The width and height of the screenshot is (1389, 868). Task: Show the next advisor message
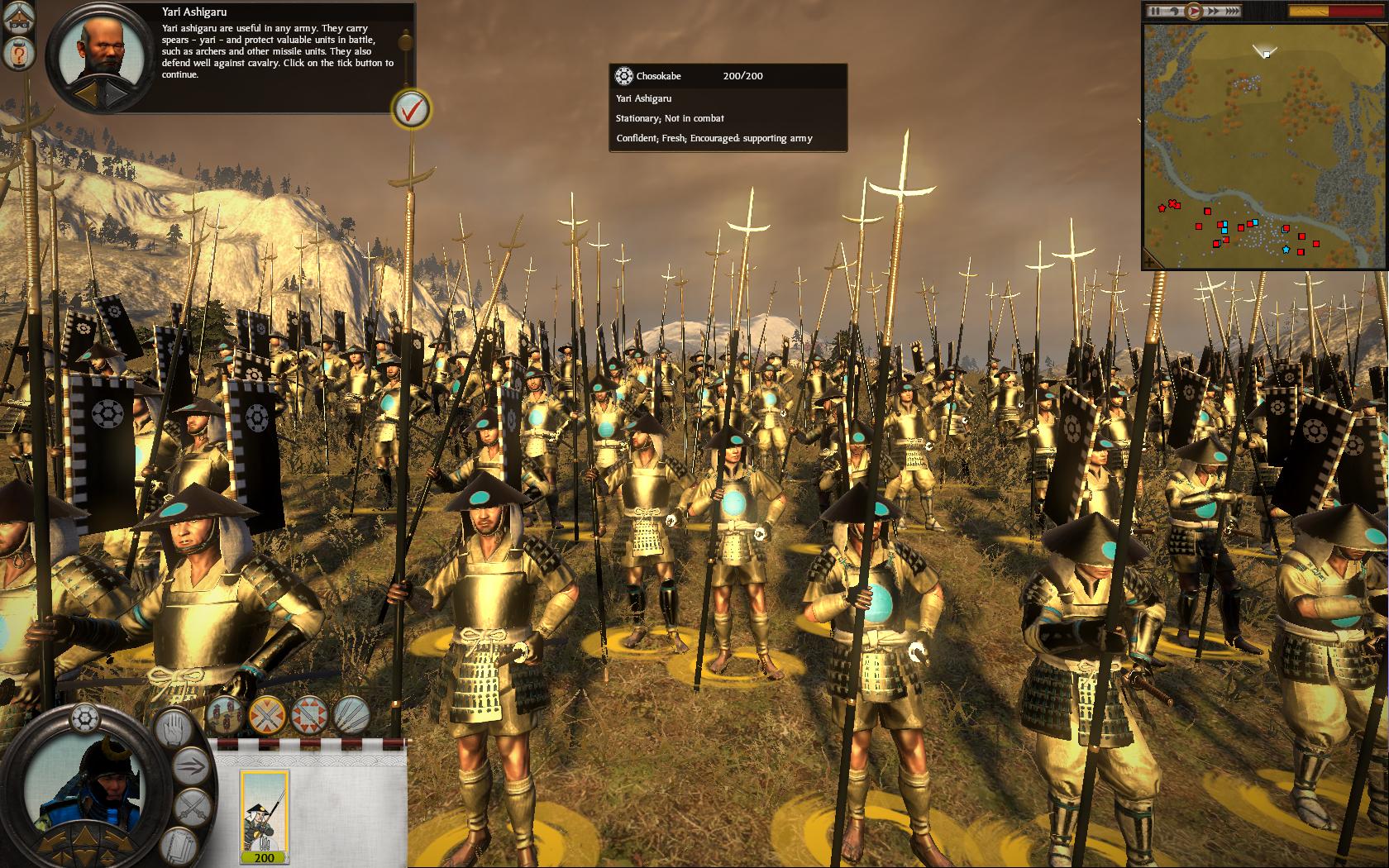[115, 96]
